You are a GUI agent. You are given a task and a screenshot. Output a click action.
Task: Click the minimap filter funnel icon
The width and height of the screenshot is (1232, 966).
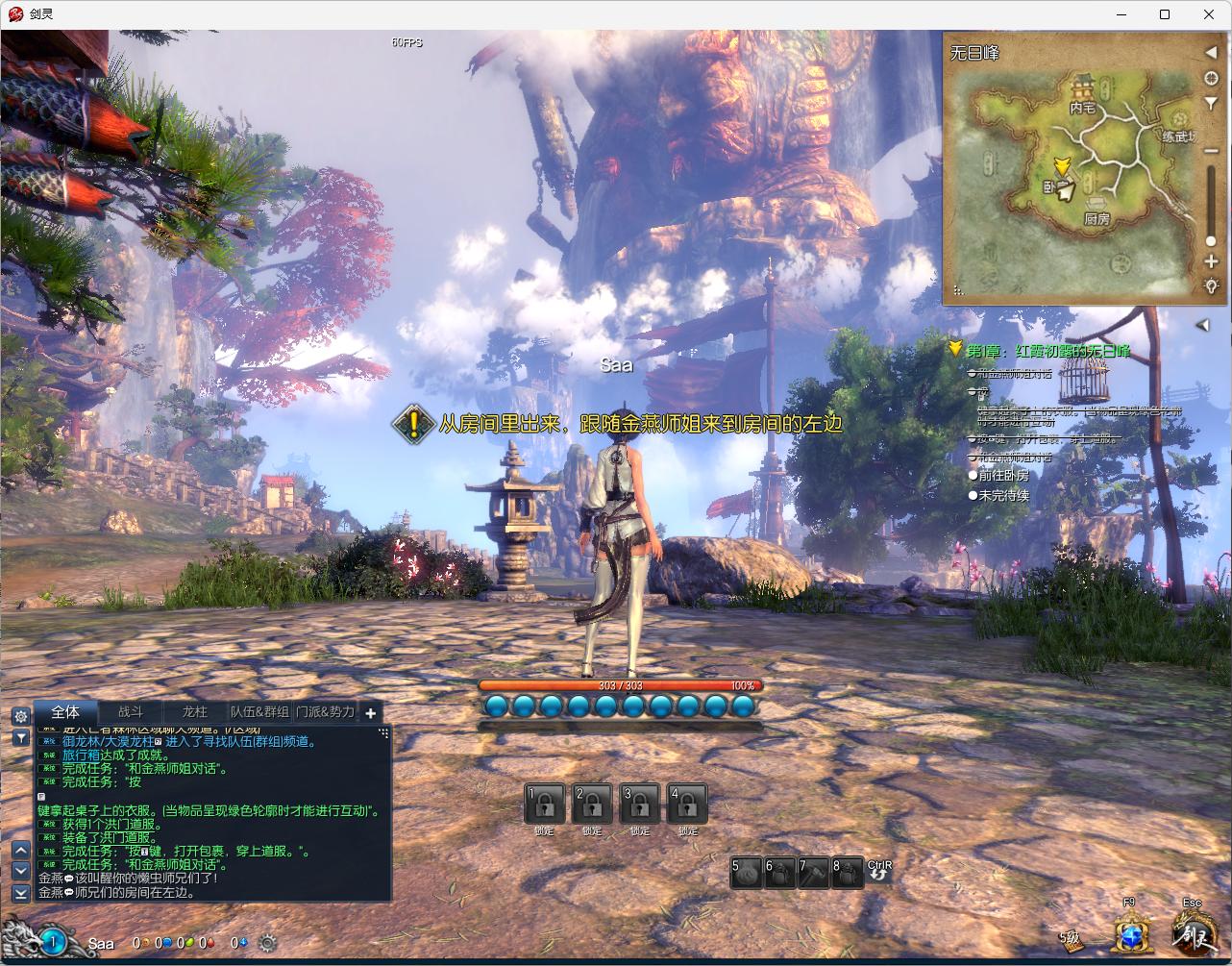tap(1211, 104)
